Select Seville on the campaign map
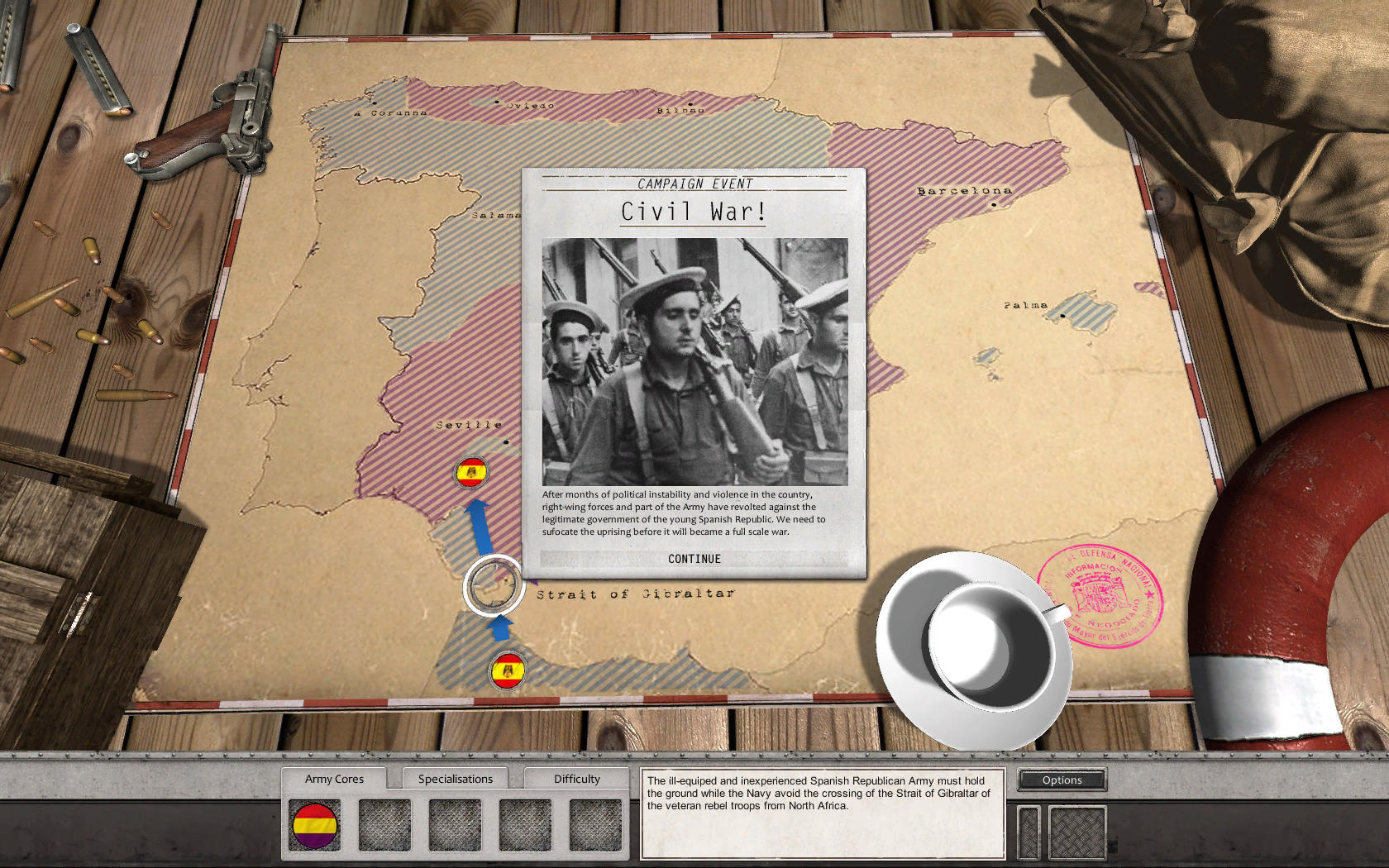The height and width of the screenshot is (868, 1389). tap(468, 423)
